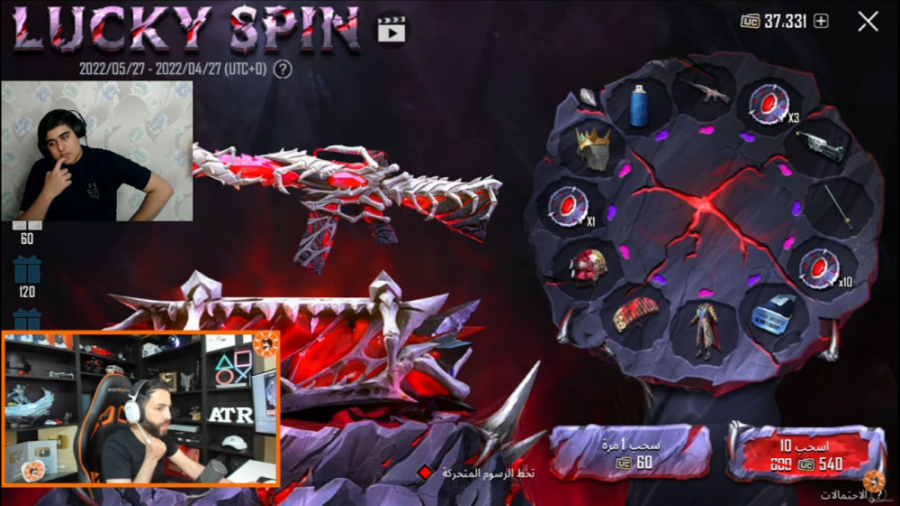Select the blue spray can prize

[x=639, y=105]
